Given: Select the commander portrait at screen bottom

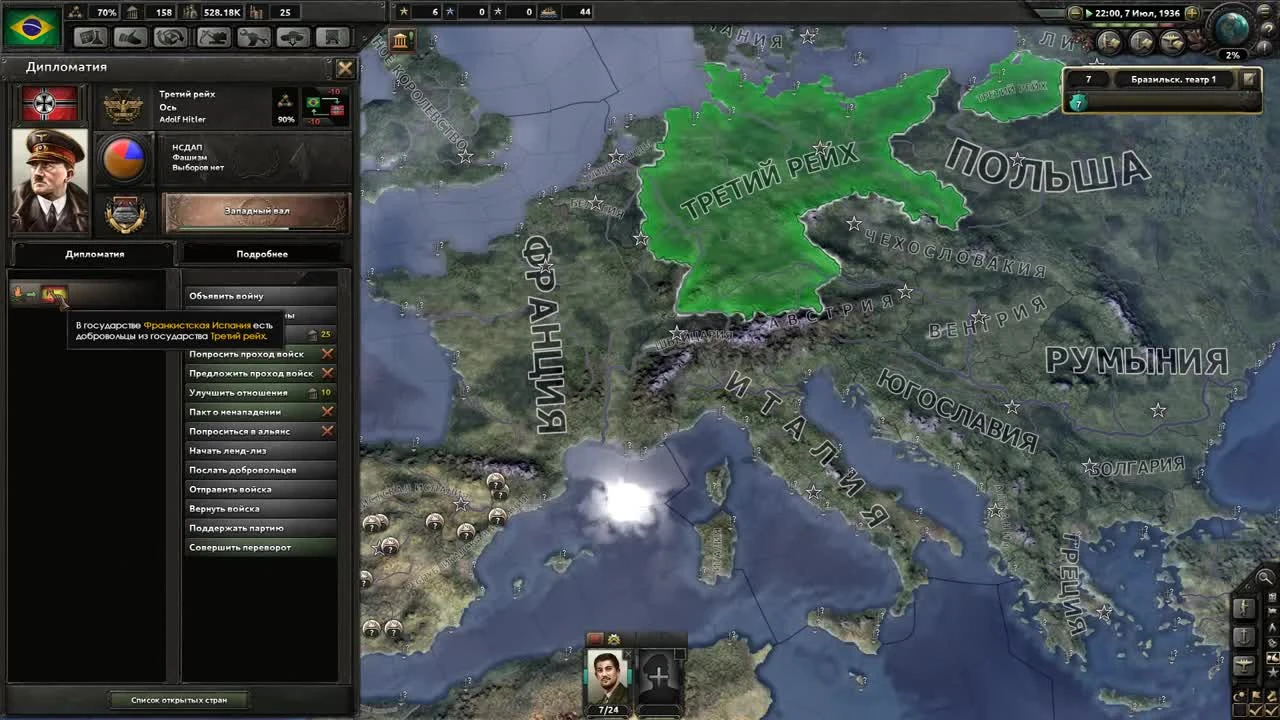Looking at the screenshot, I should click(607, 675).
